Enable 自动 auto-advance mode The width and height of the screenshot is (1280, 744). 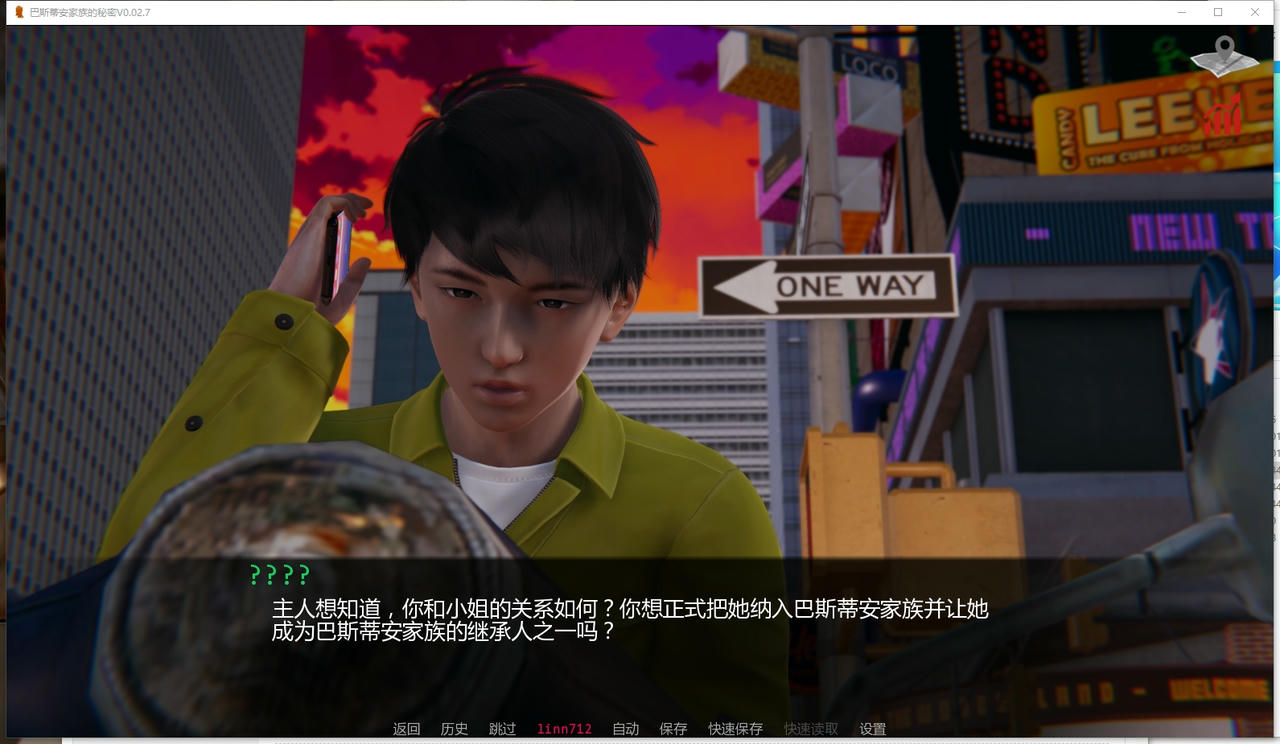click(625, 729)
